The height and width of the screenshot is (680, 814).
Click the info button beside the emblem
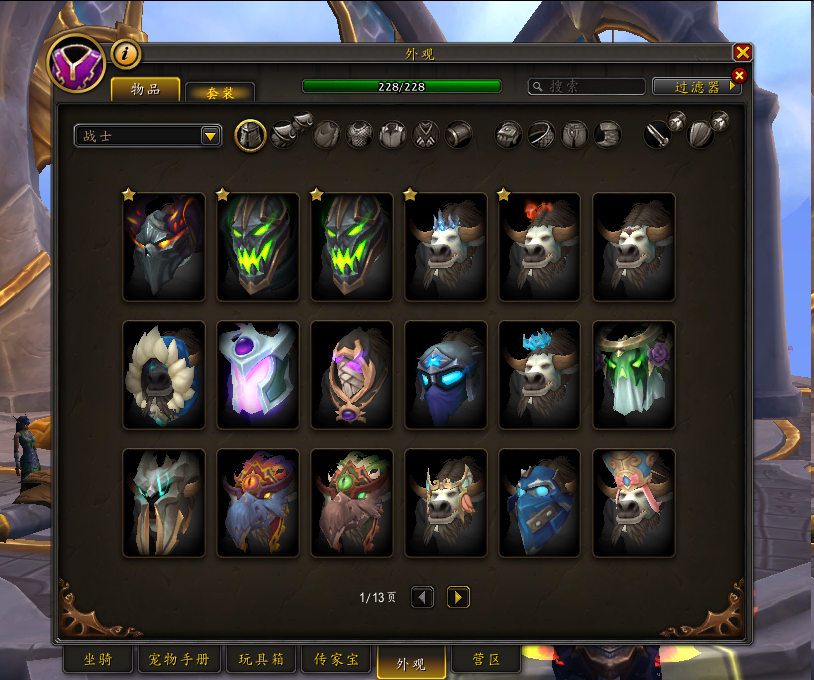click(x=126, y=54)
